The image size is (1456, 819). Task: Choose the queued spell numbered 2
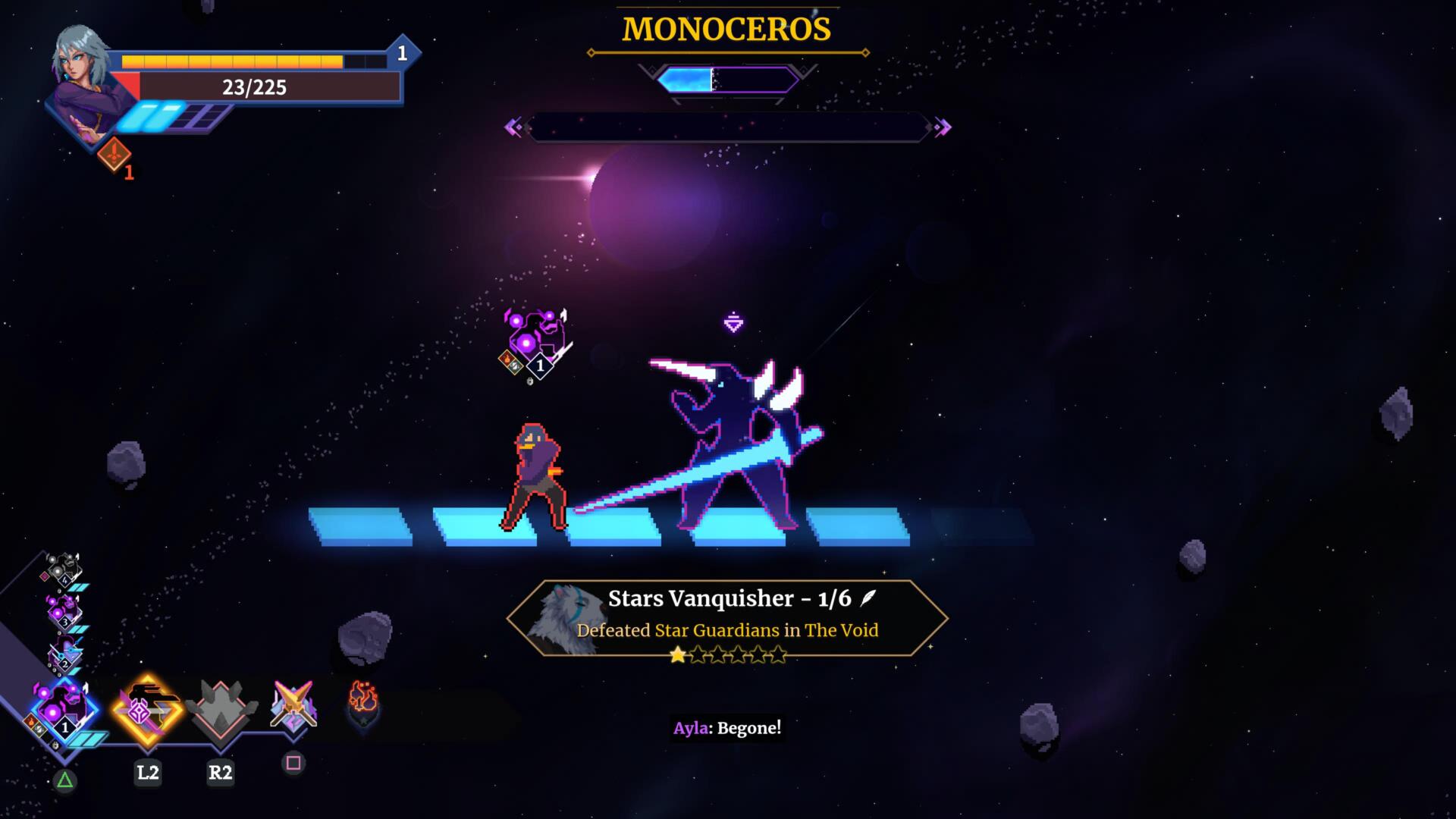(65, 653)
